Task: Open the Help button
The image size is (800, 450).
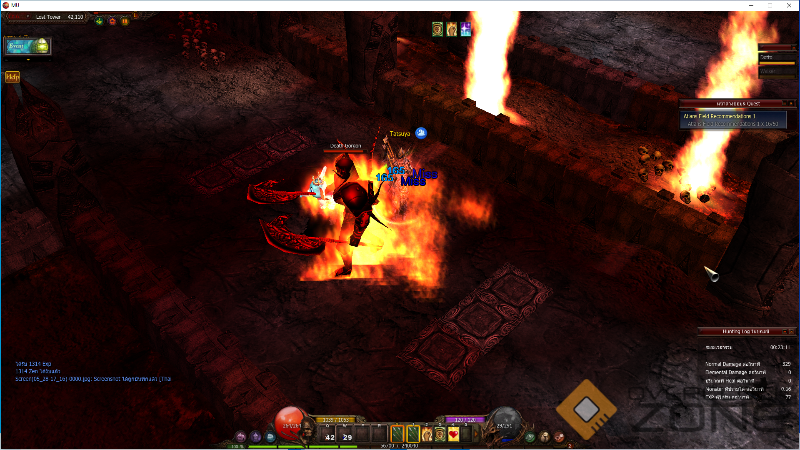Action: (13, 76)
